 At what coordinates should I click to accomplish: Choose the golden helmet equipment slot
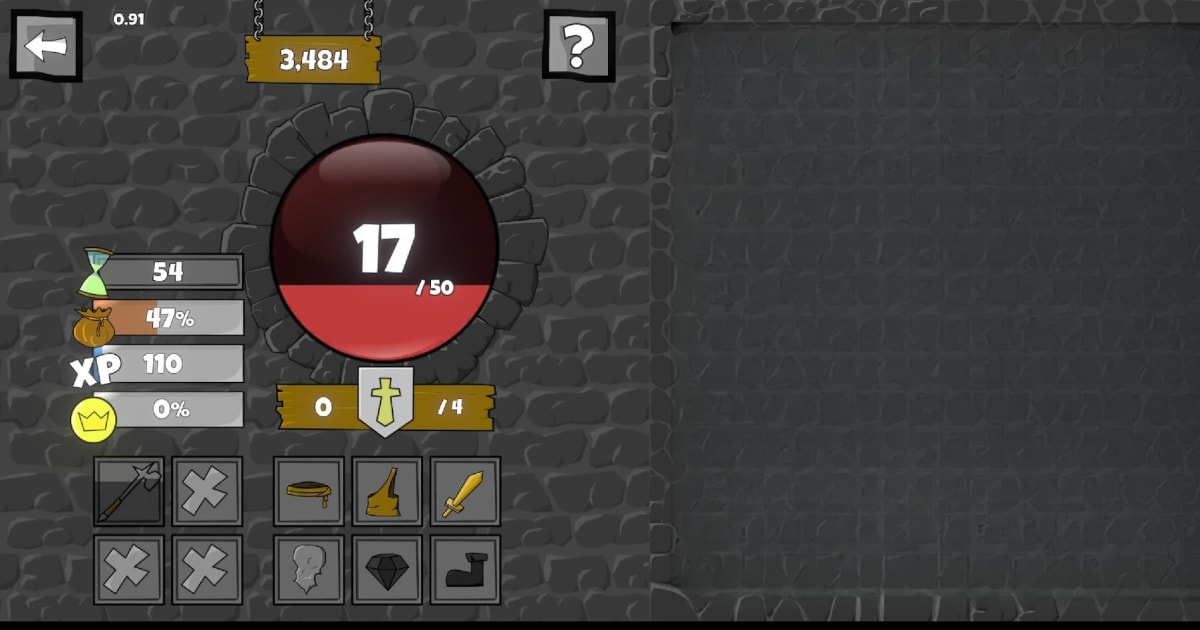[x=387, y=491]
